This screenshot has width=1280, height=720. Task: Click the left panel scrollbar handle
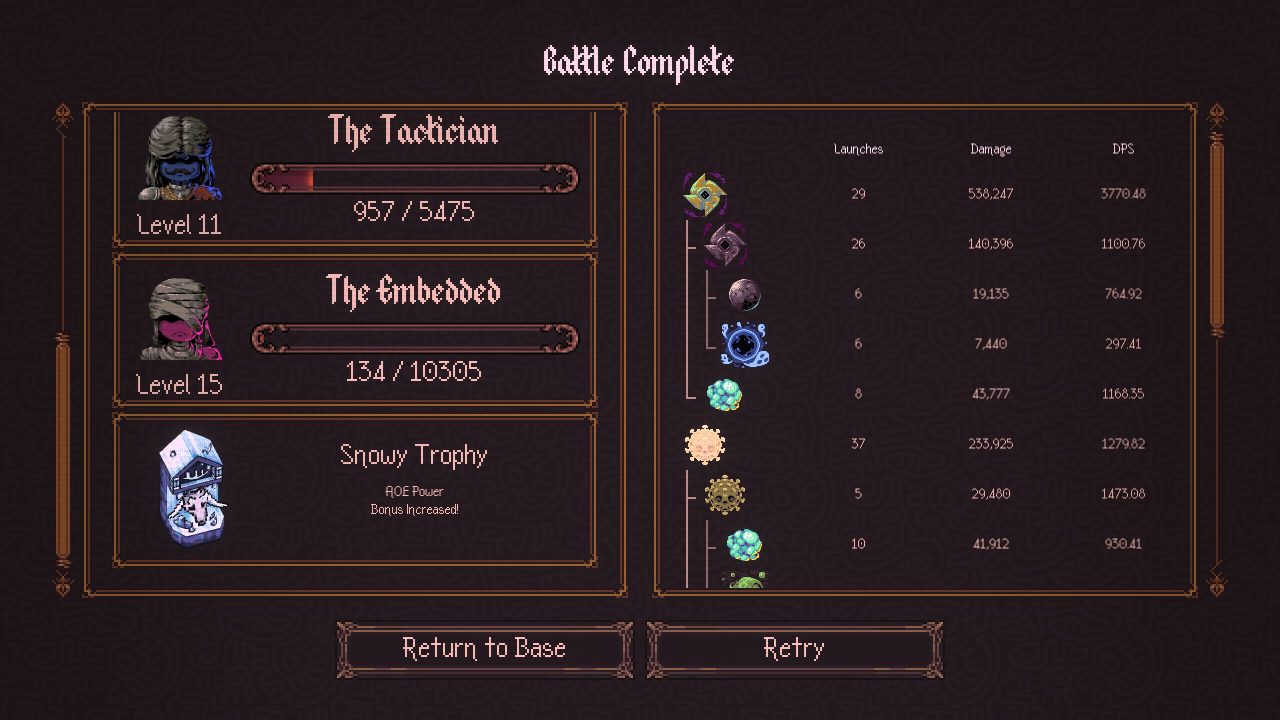coord(63,450)
